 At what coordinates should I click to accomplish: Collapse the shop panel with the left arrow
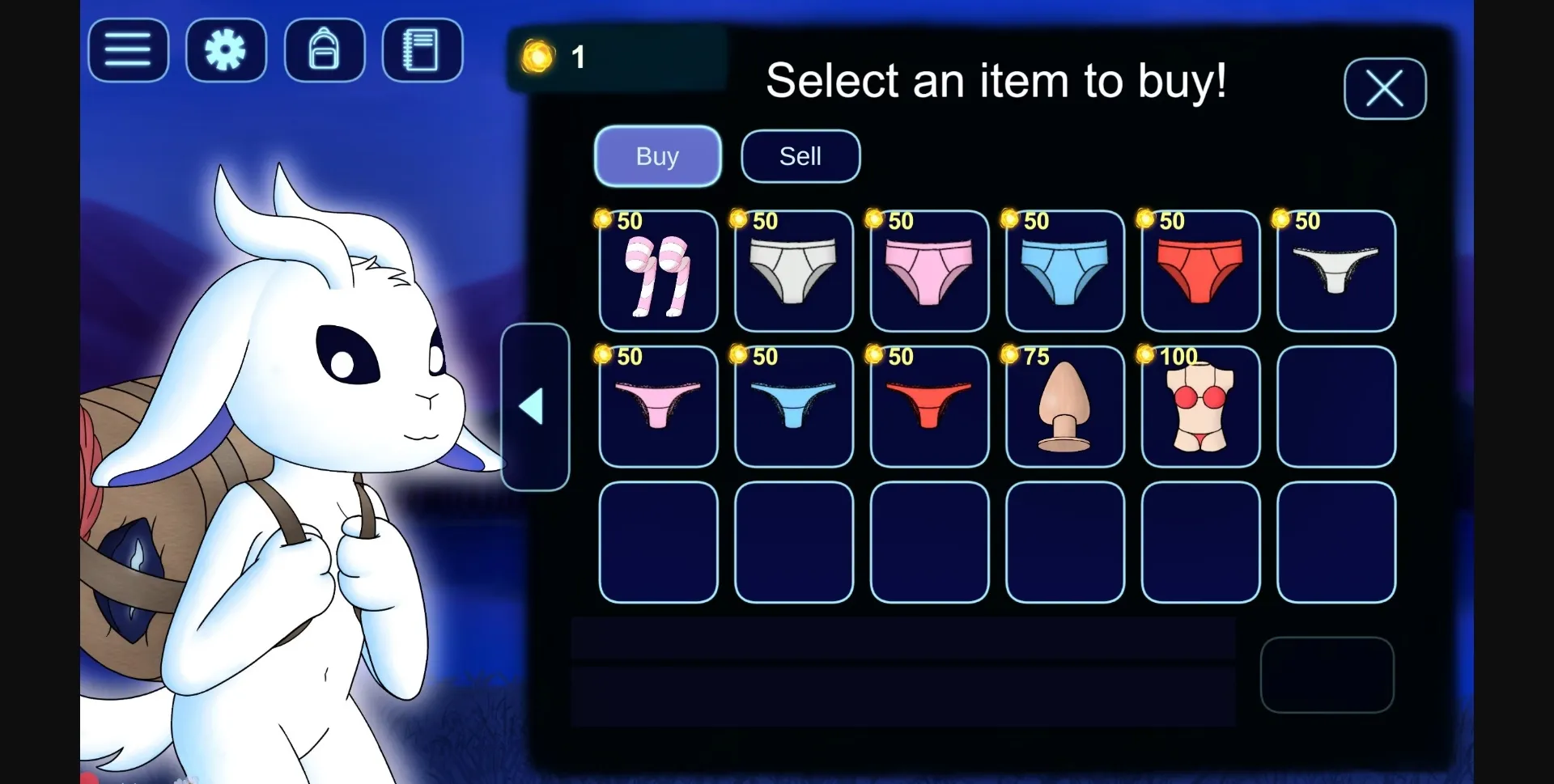(x=535, y=406)
